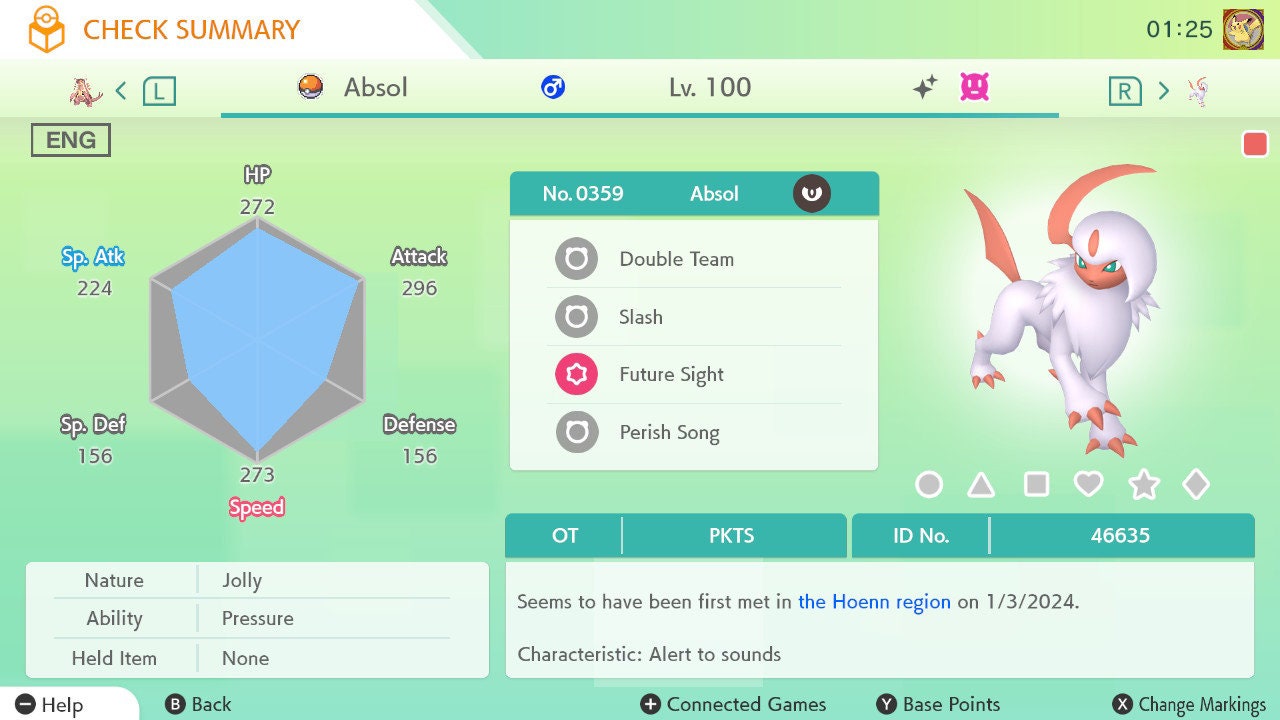Toggle the diamond marking
The height and width of the screenshot is (720, 1280).
(x=1196, y=485)
